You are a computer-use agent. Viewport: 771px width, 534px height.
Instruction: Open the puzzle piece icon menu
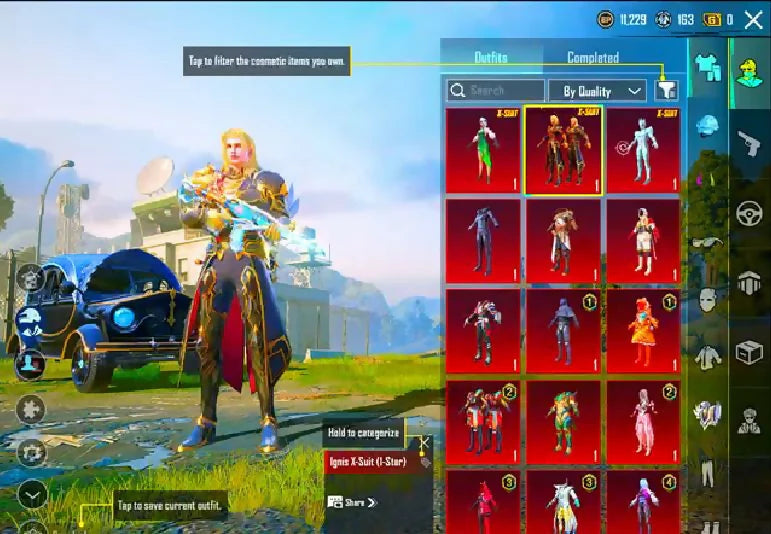click(32, 409)
